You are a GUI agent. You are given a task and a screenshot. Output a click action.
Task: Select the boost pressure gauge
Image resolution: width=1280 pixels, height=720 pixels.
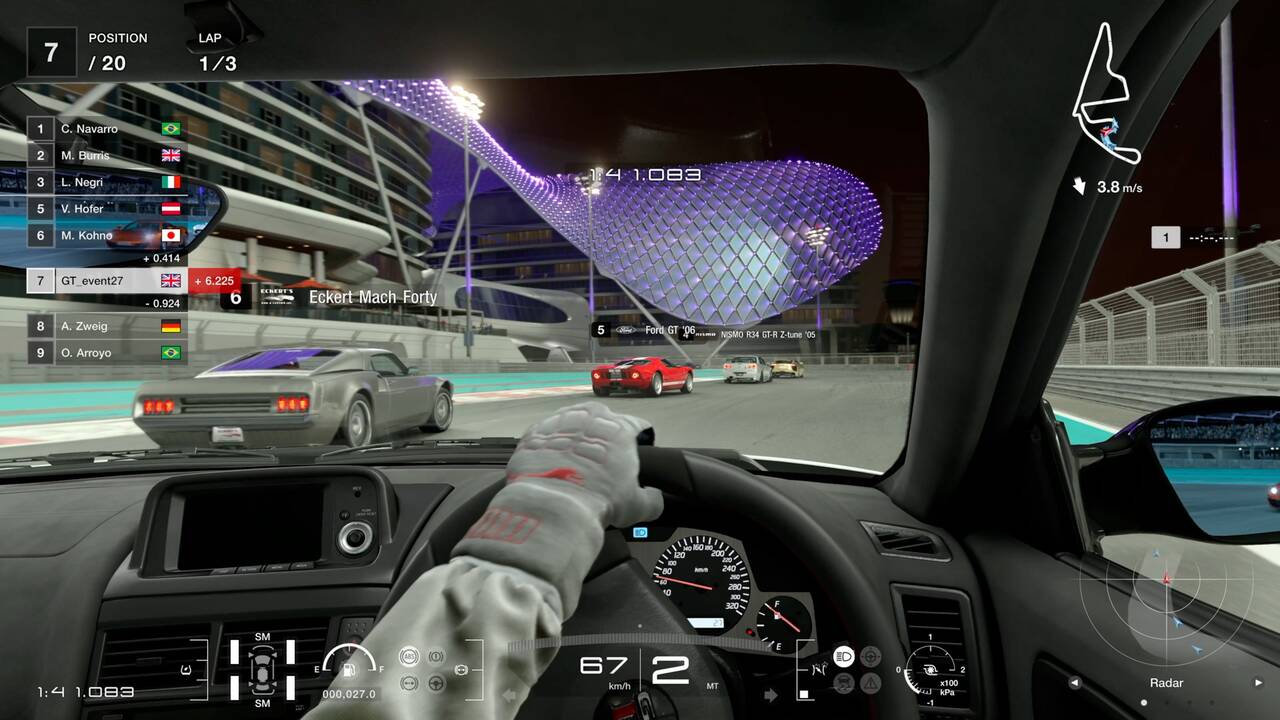(930, 669)
